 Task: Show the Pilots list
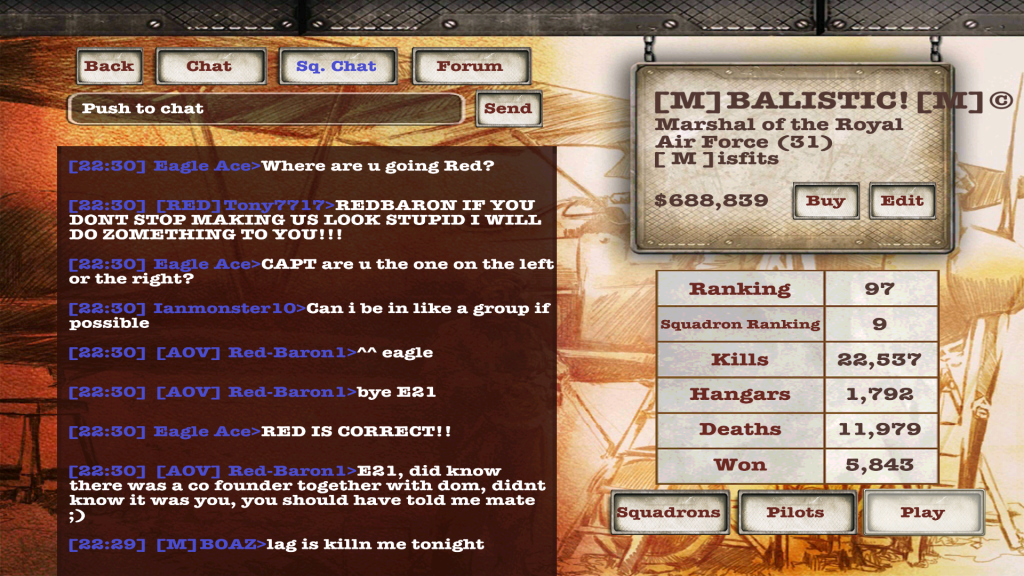click(x=796, y=513)
